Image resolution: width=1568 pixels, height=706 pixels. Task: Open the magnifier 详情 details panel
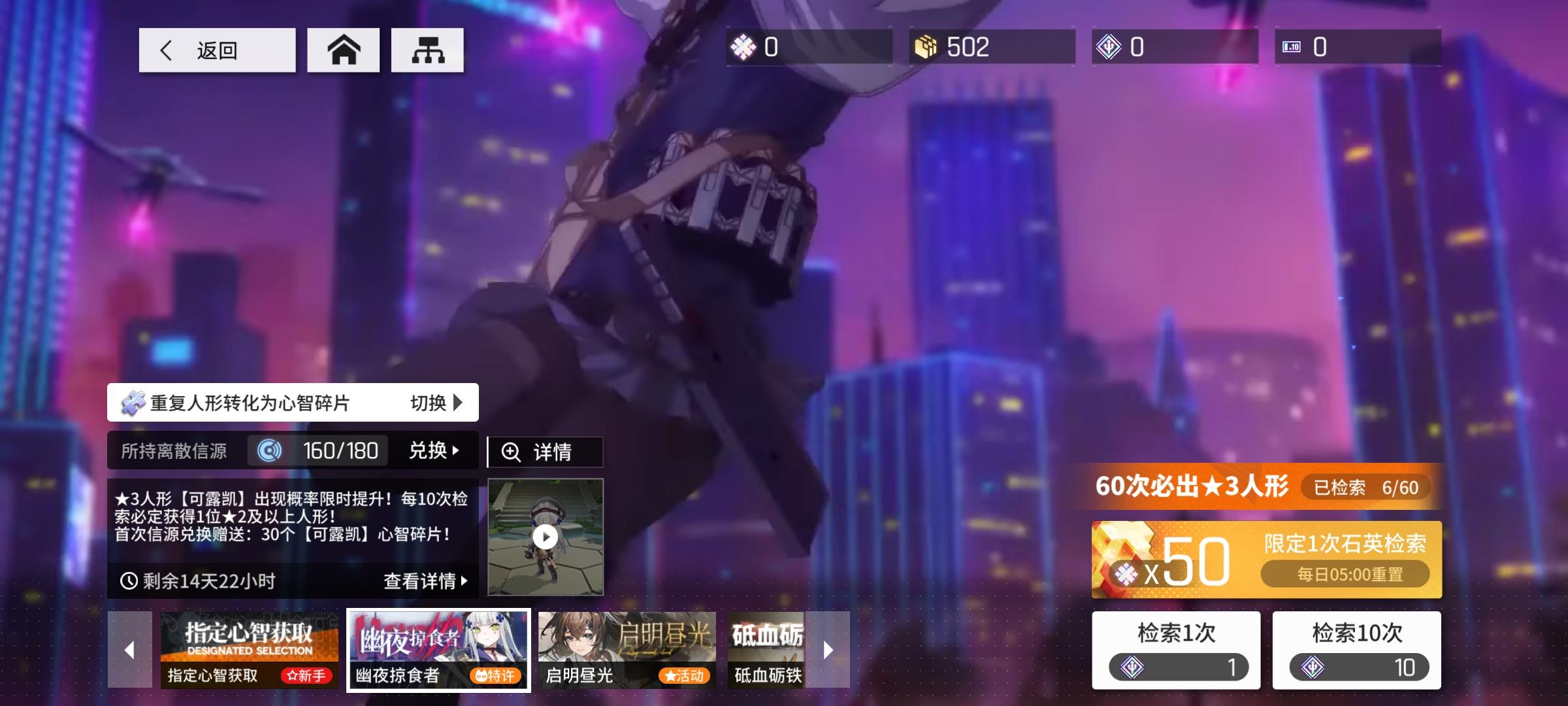[x=546, y=451]
